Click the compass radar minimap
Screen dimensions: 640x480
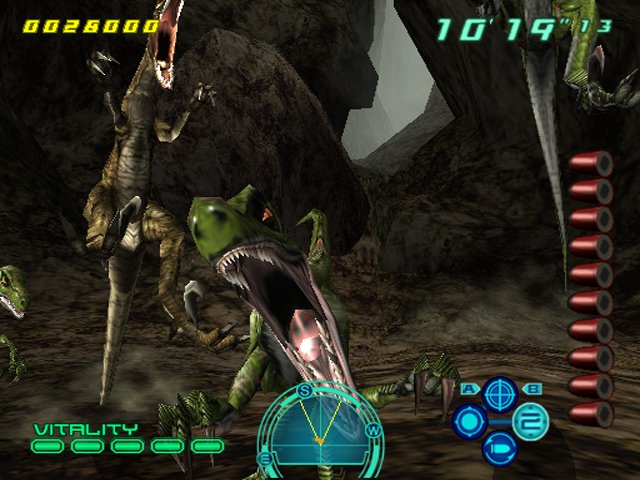[x=319, y=432]
